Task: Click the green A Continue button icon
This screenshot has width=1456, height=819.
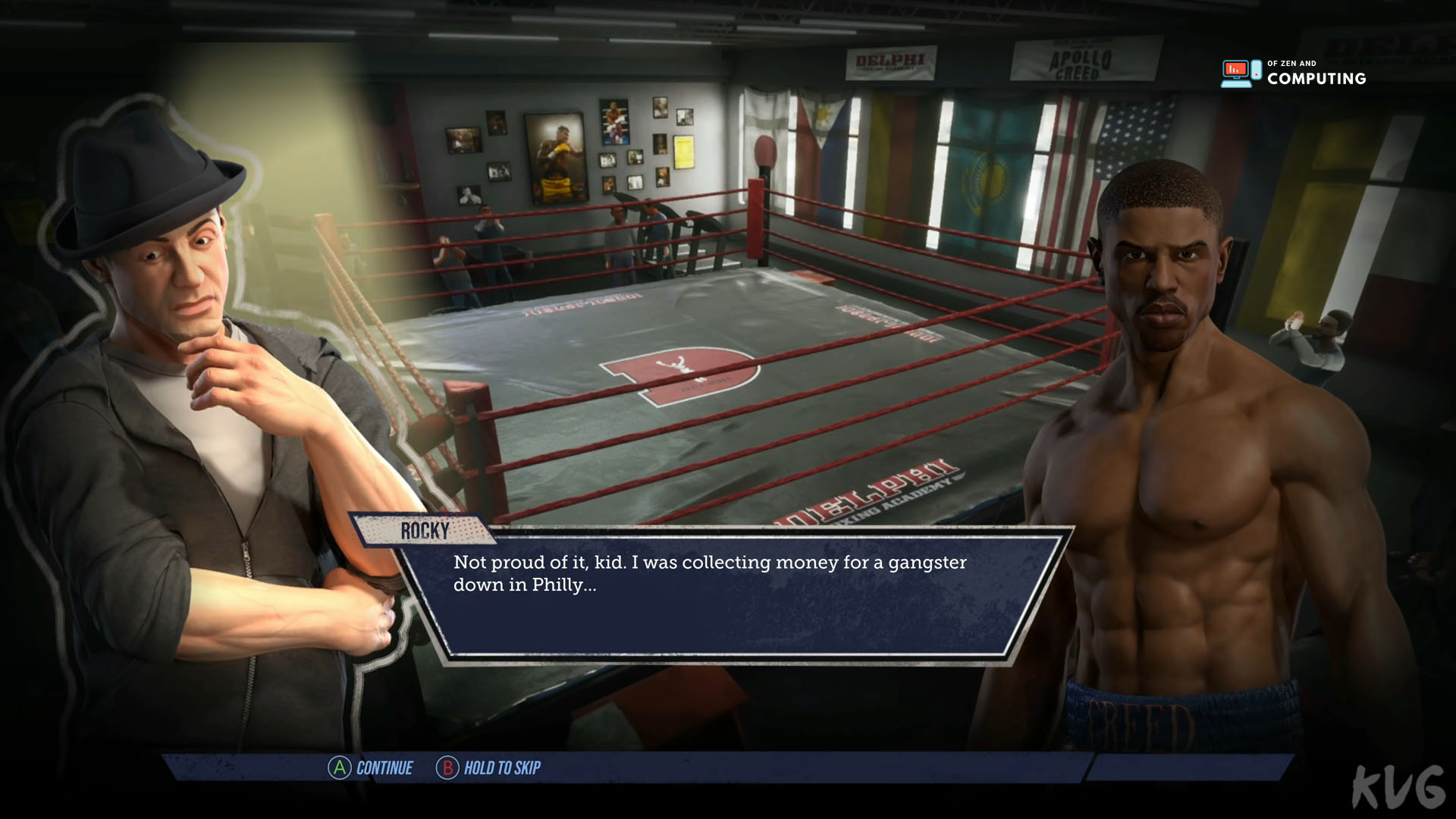Action: coord(339,768)
